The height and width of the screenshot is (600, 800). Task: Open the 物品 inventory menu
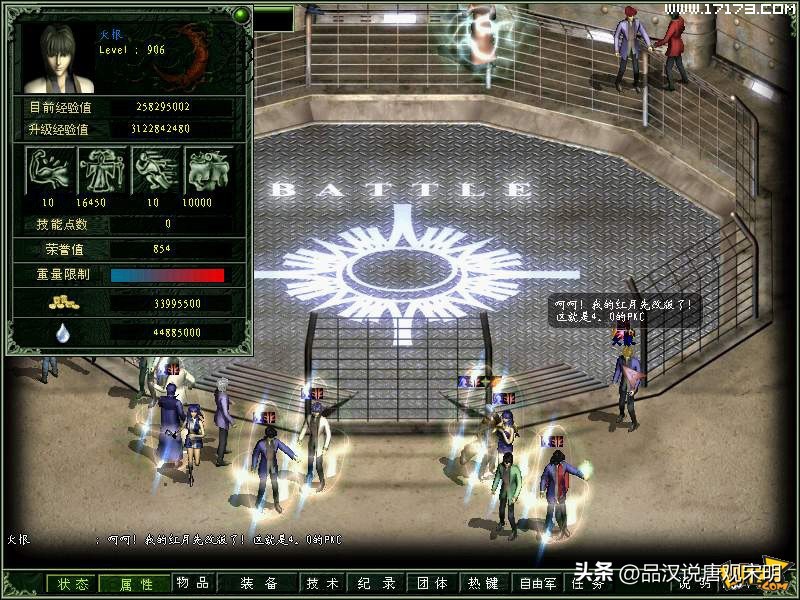[193, 583]
